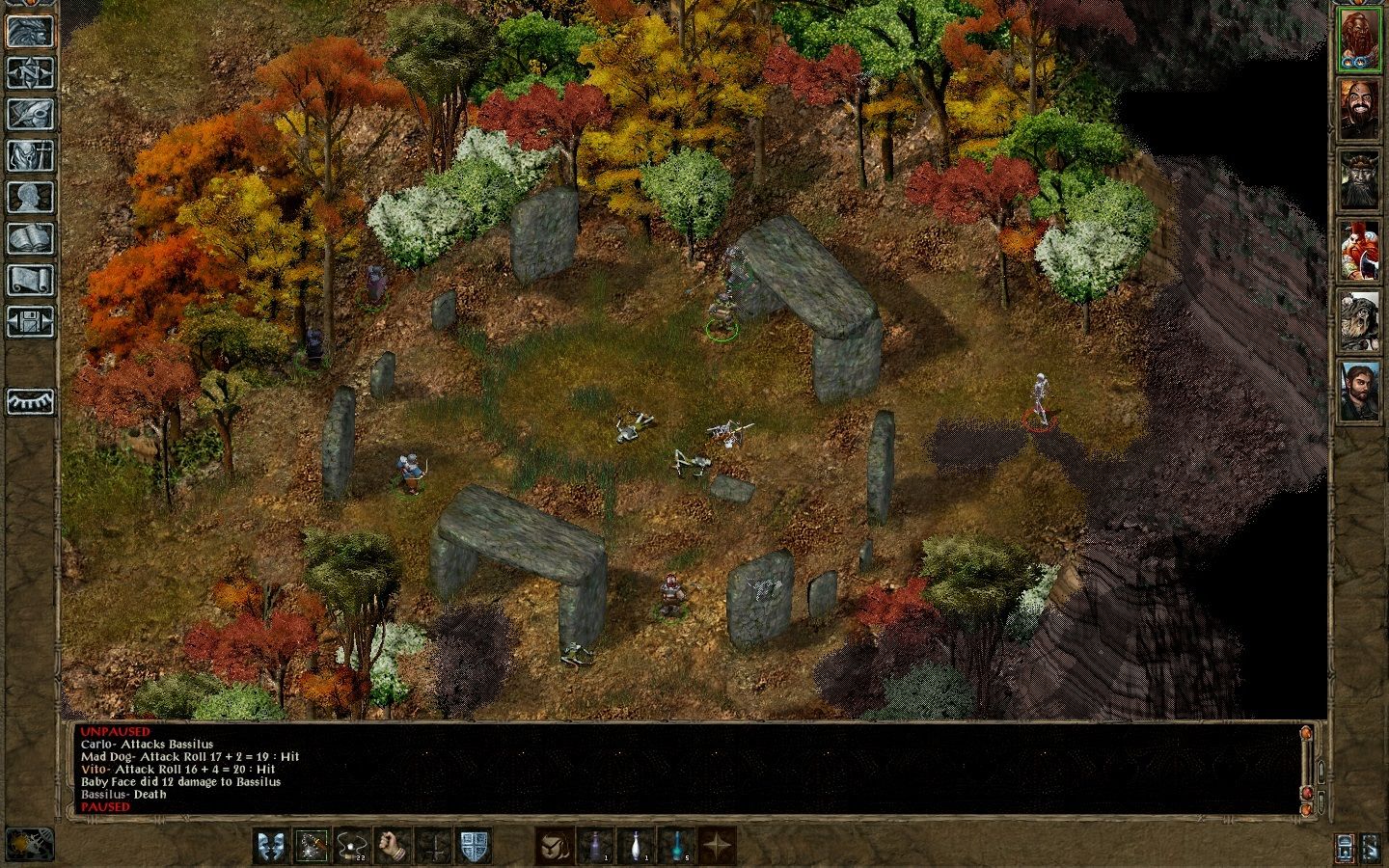Open the mage spellbook icon

(x=30, y=238)
